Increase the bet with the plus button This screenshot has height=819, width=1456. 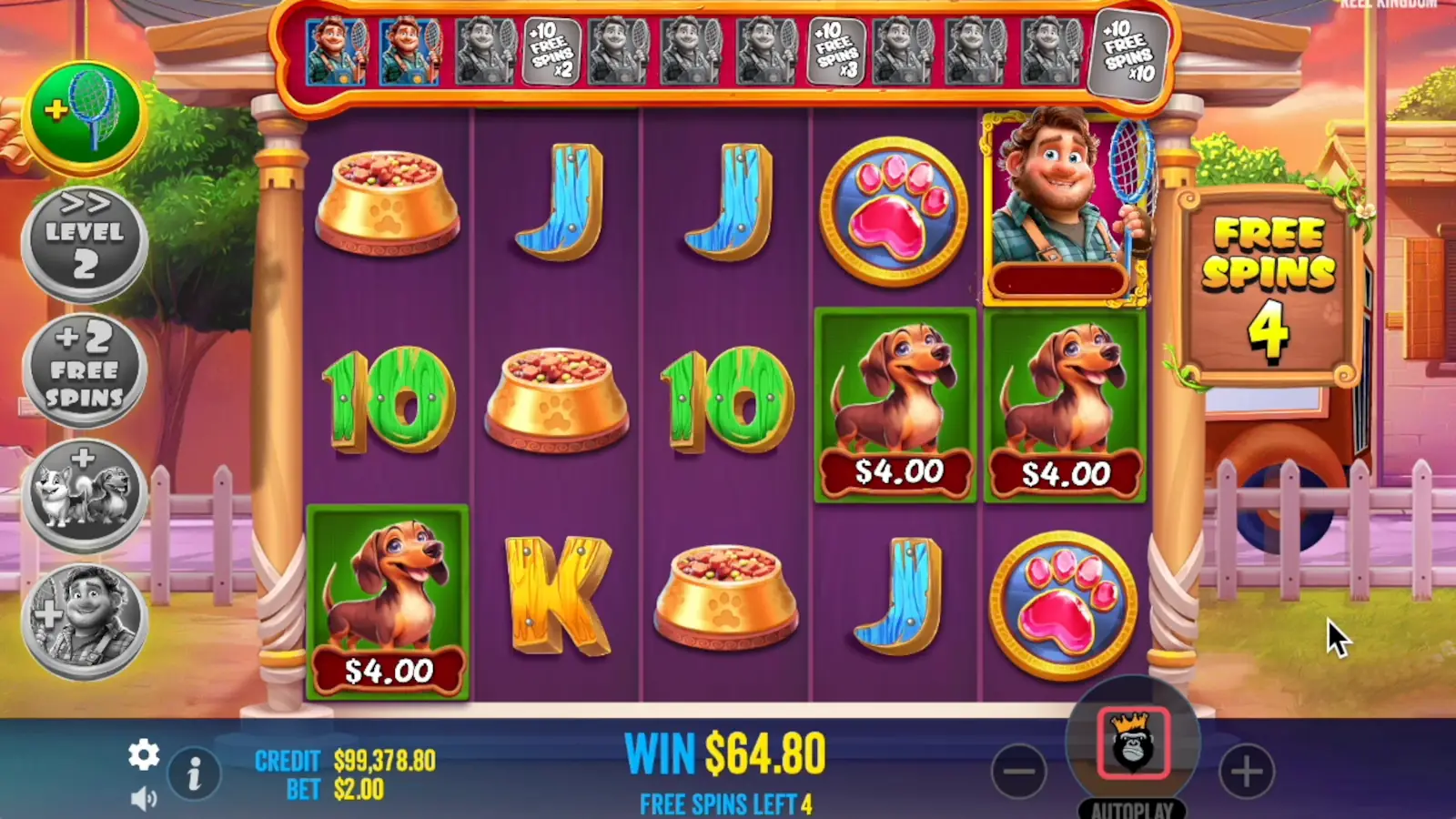(1247, 771)
